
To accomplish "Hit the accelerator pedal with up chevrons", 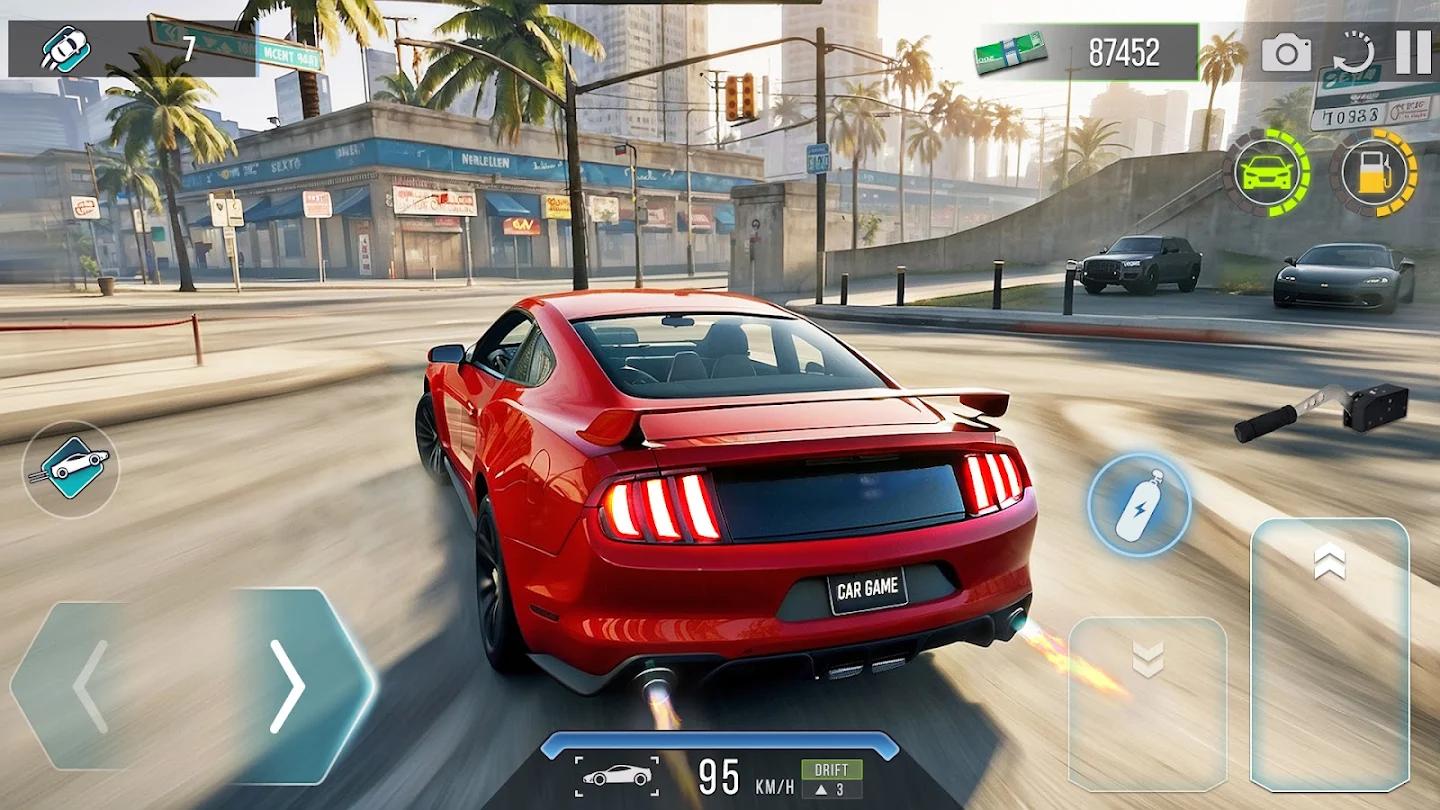I will (1329, 654).
